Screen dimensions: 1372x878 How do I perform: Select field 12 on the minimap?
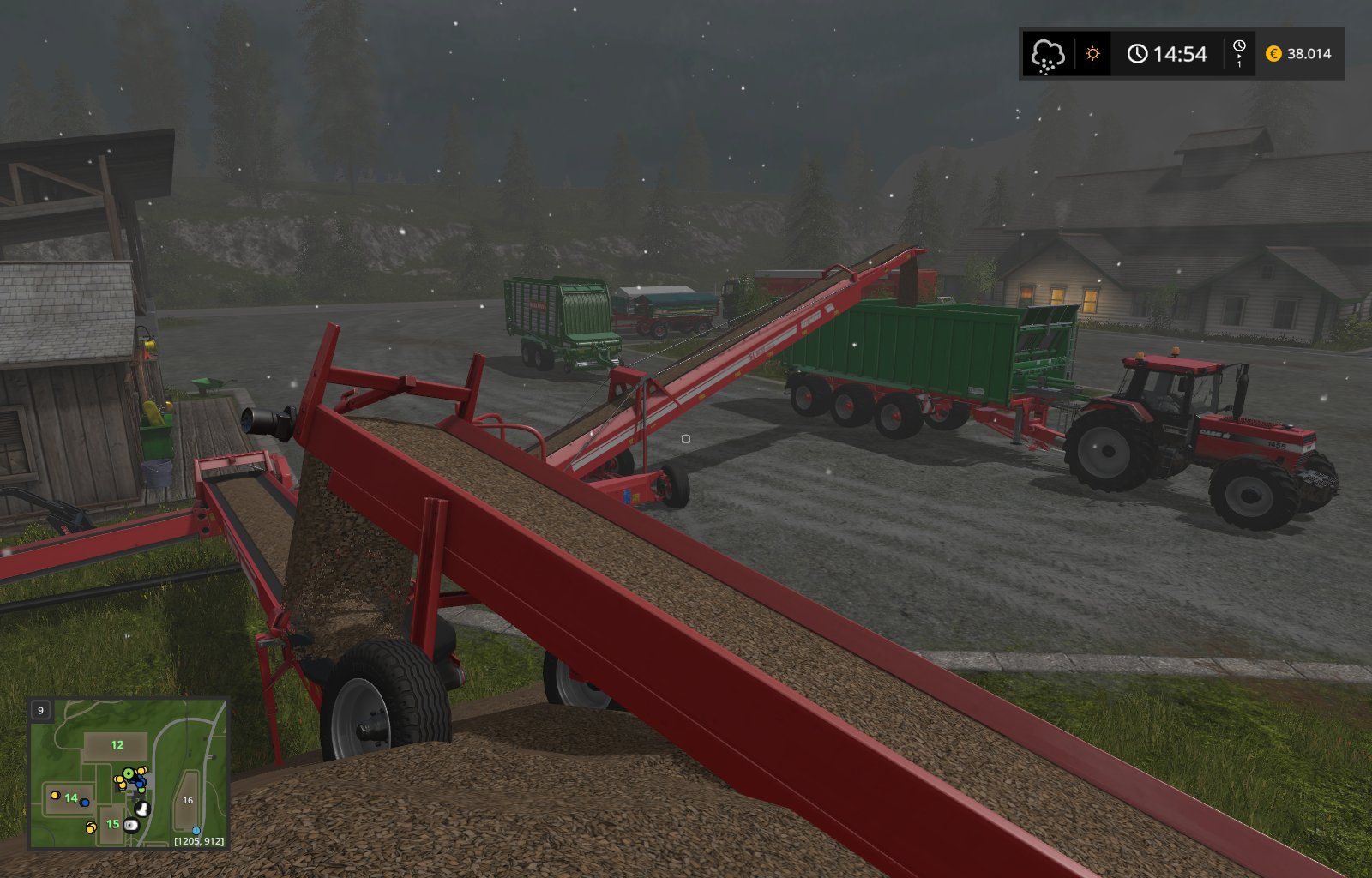pos(117,745)
